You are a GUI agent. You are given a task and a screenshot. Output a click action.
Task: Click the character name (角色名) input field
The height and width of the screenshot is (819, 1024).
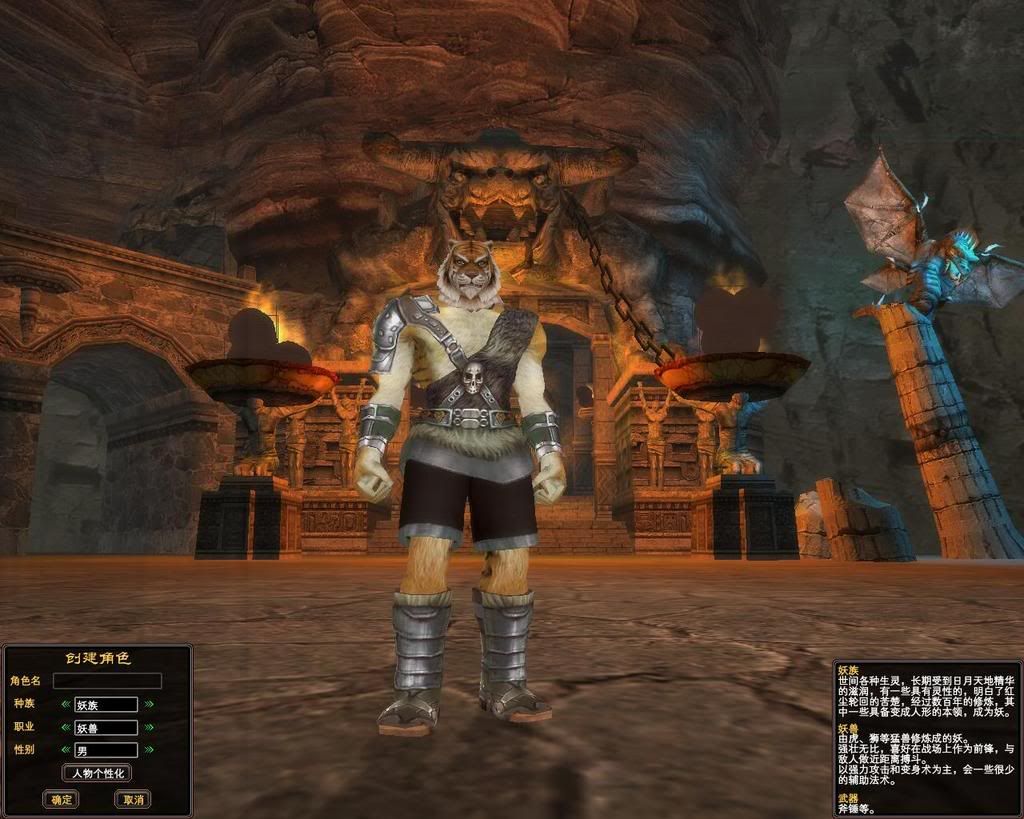(107, 681)
